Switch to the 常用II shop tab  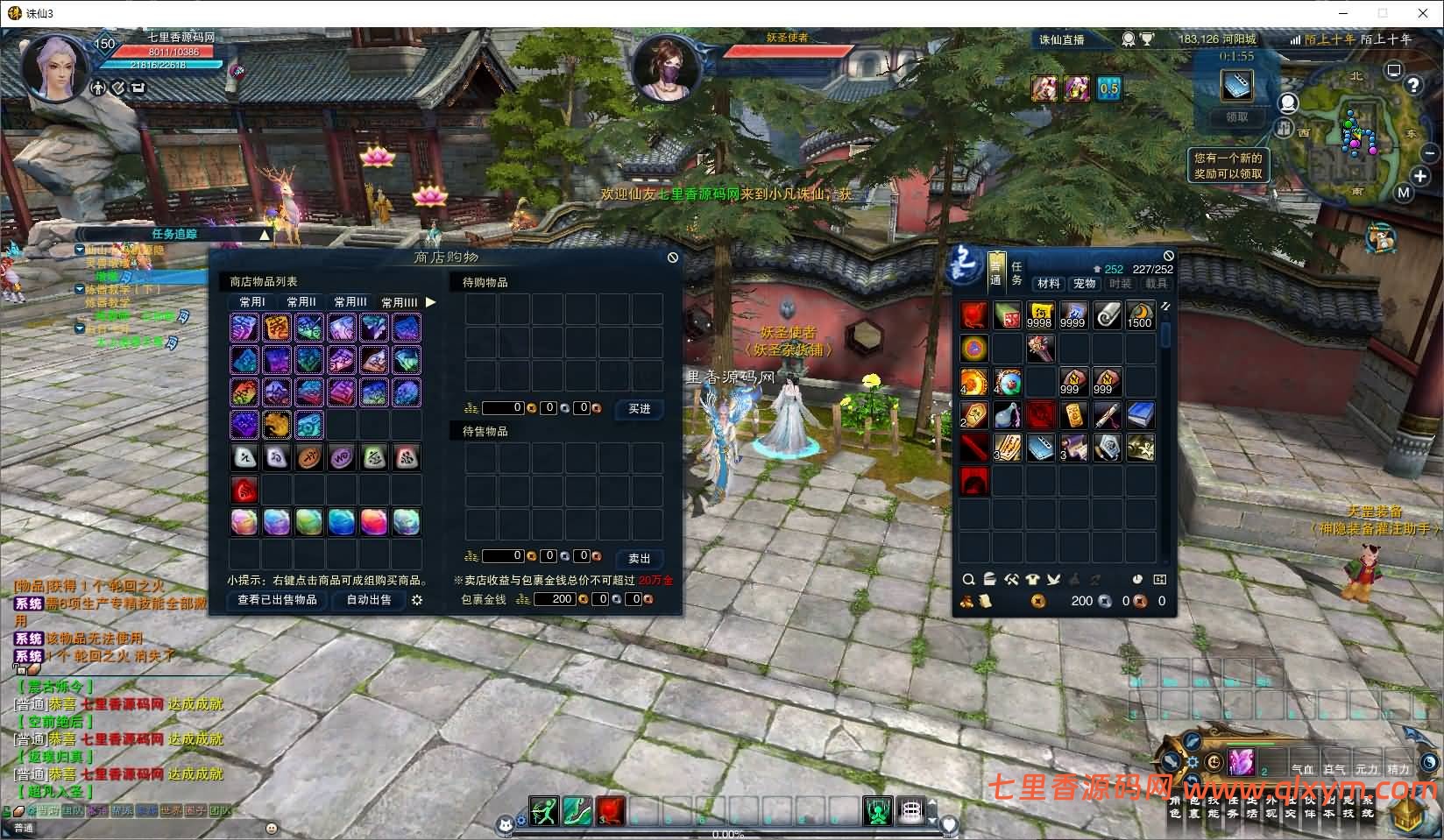301,302
